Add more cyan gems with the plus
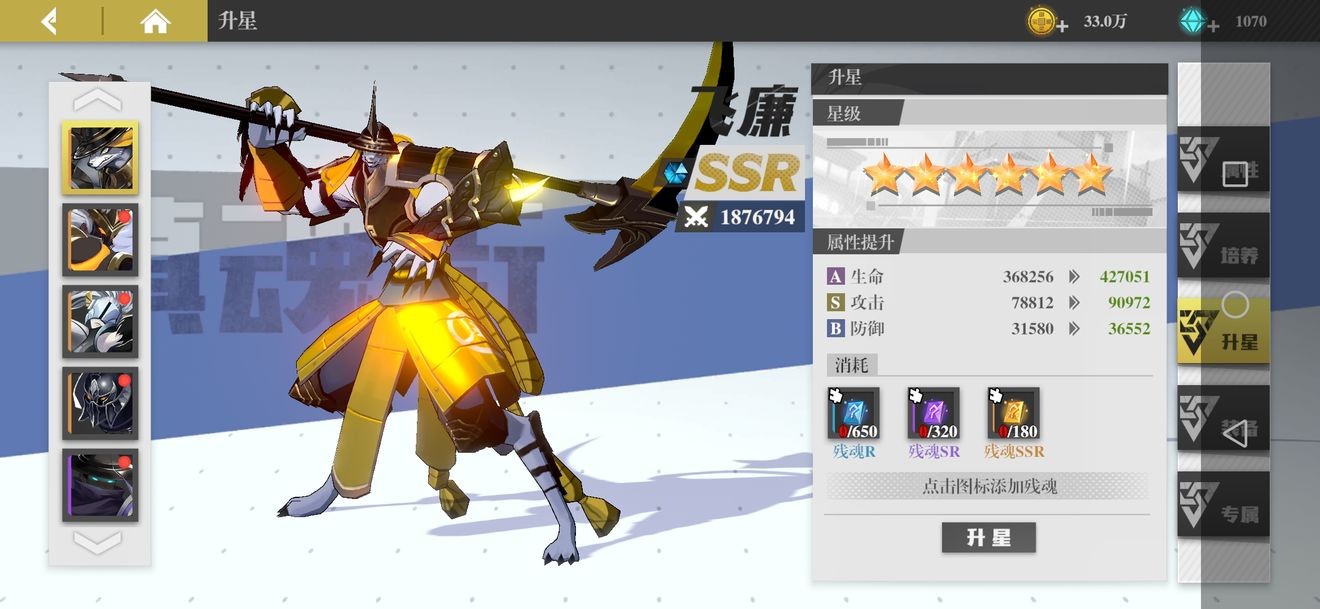 1212,25
